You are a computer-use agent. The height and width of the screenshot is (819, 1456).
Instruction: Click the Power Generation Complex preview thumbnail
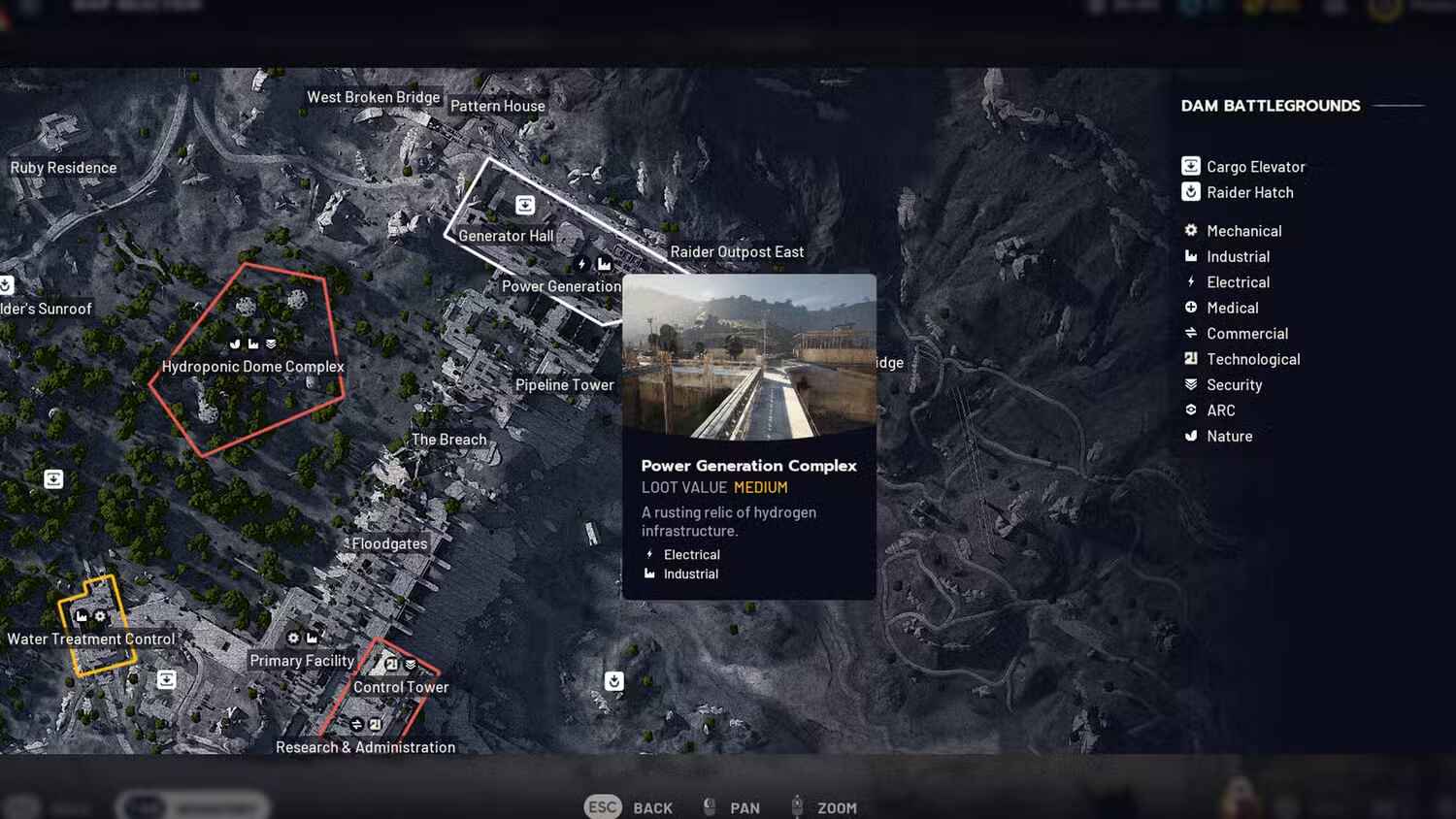(748, 359)
